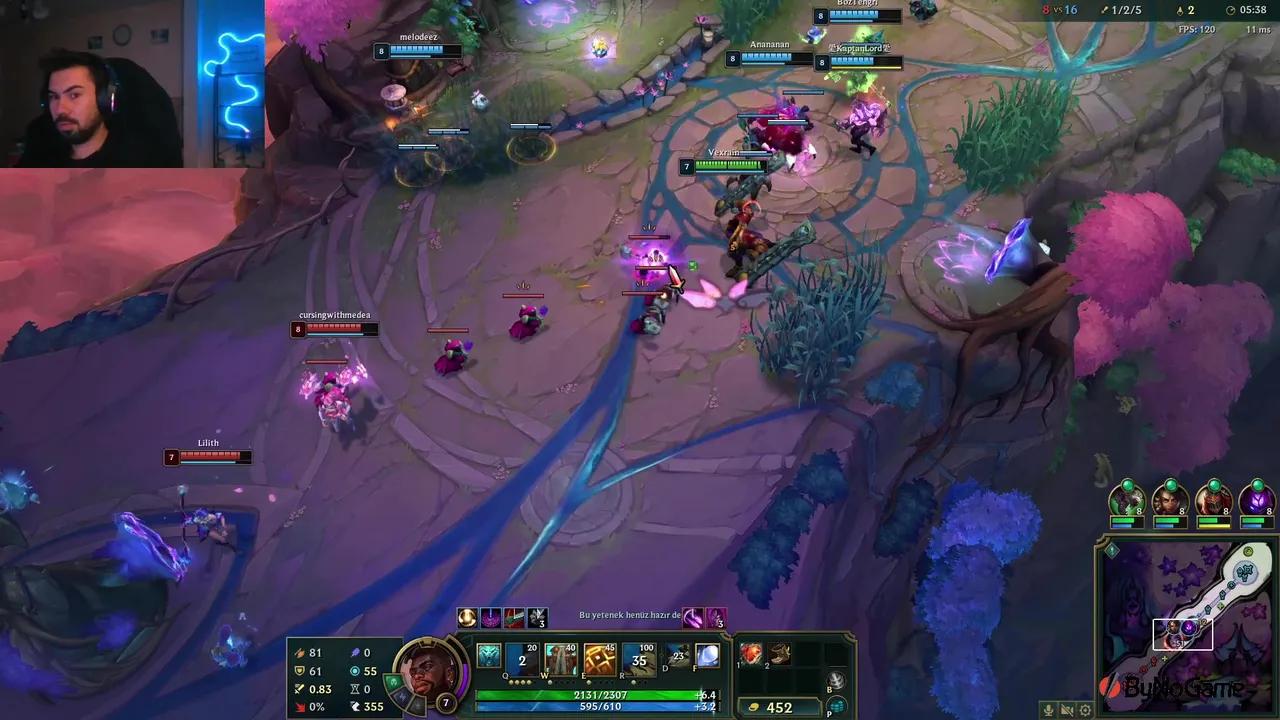This screenshot has height=720, width=1280.
Task: Mute the microphone icon near the minimap
Action: [x=1049, y=709]
